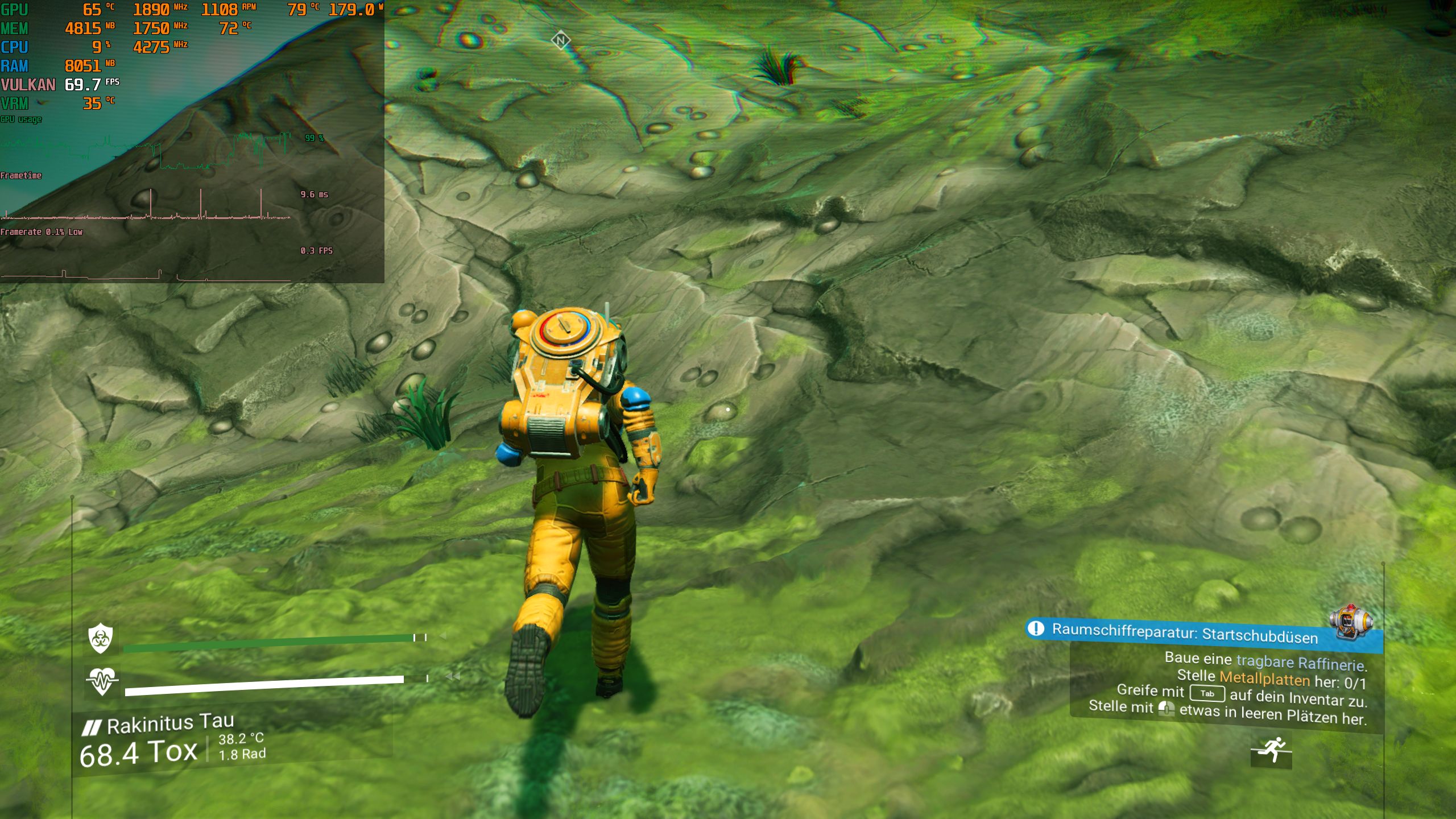Toggle the GPU usage graph
Image resolution: width=1456 pixels, height=819 pixels.
pos(21,119)
